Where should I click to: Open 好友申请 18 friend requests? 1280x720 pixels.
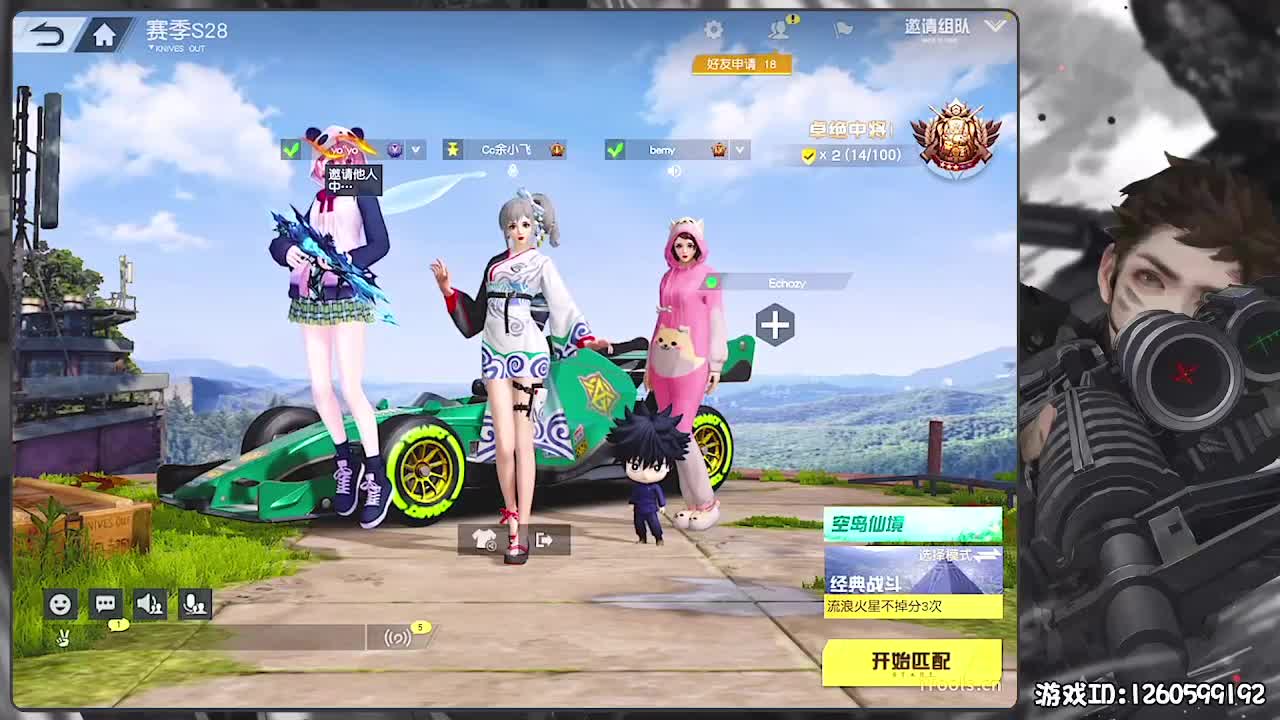(x=742, y=62)
